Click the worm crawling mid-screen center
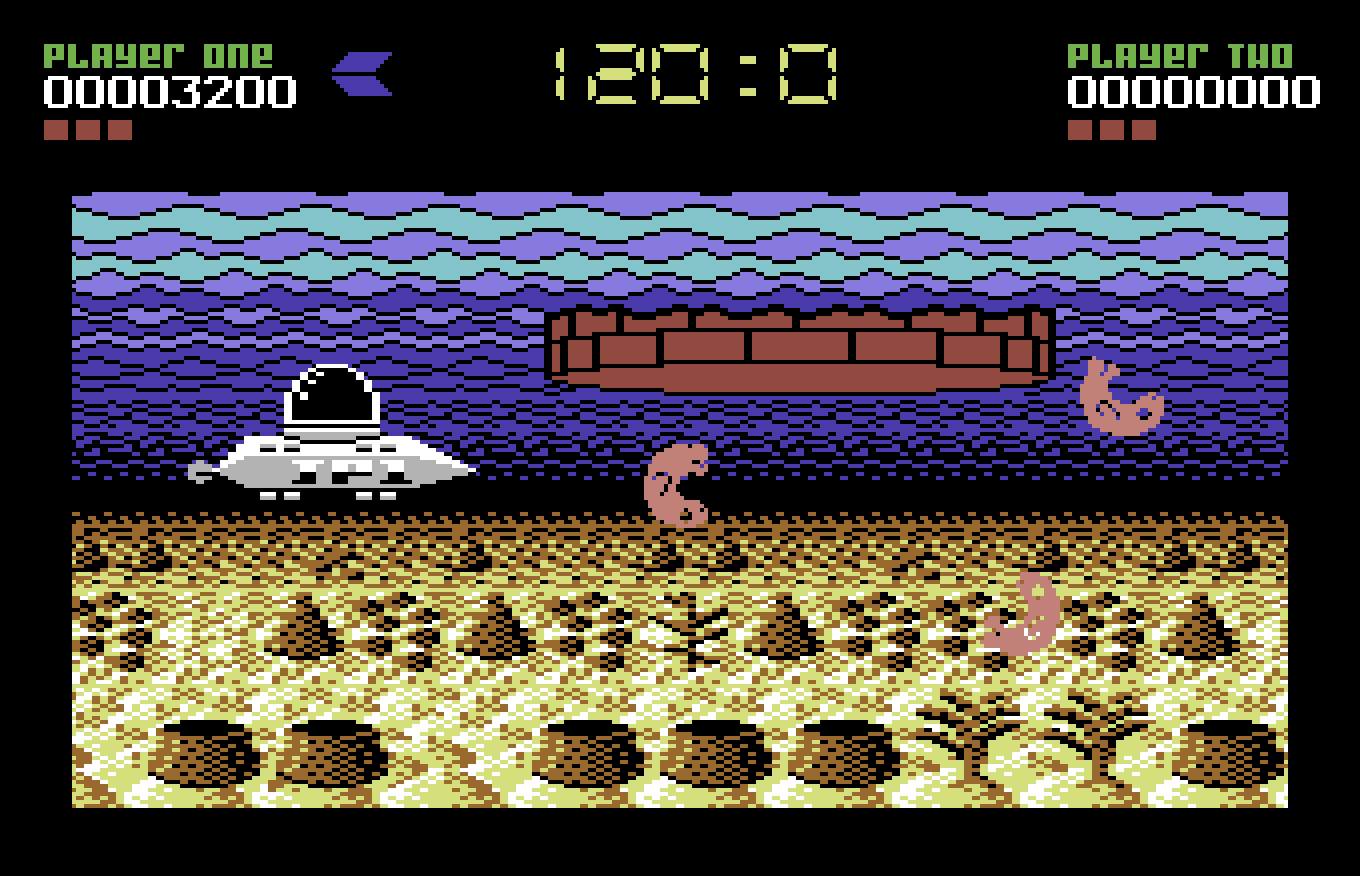 (675, 485)
